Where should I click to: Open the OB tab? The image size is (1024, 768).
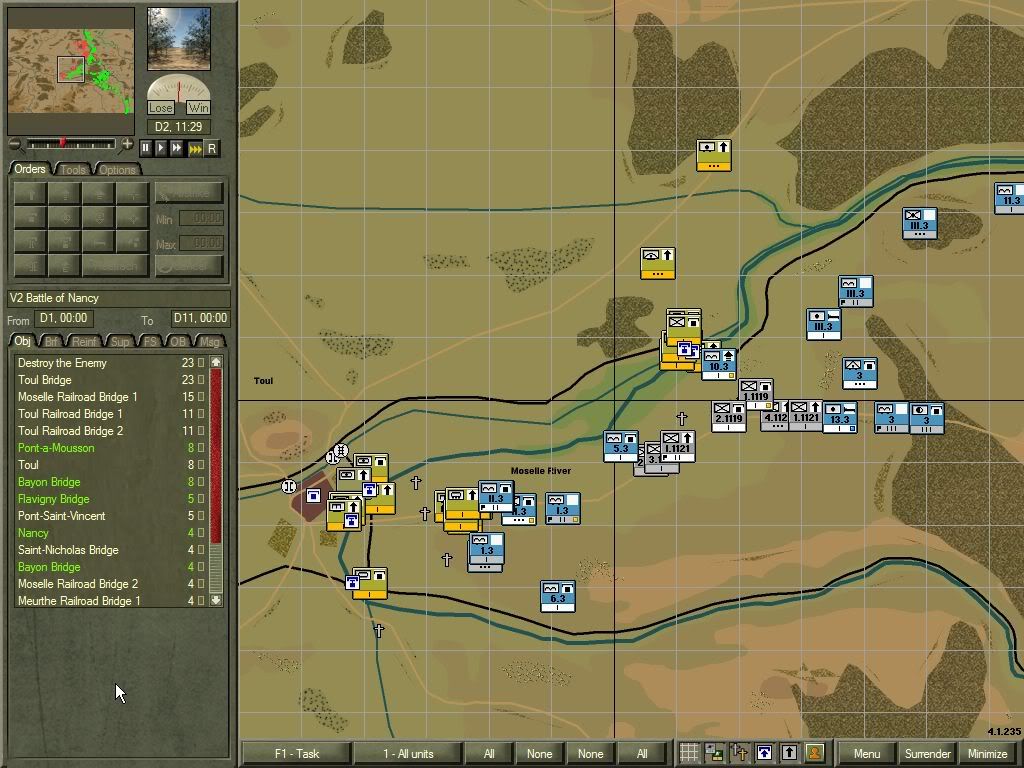tap(179, 342)
